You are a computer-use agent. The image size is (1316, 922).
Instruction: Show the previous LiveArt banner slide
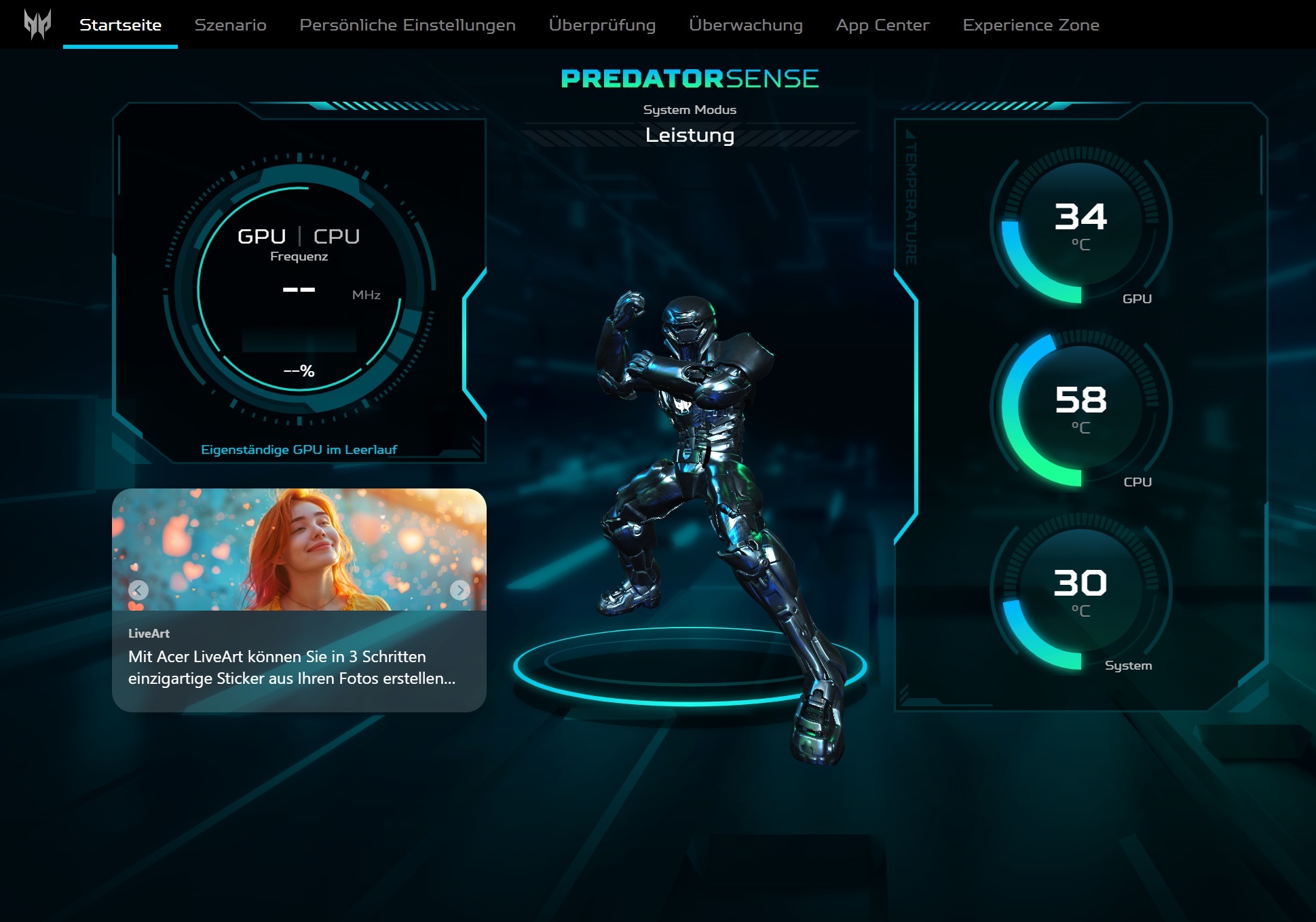click(x=138, y=590)
